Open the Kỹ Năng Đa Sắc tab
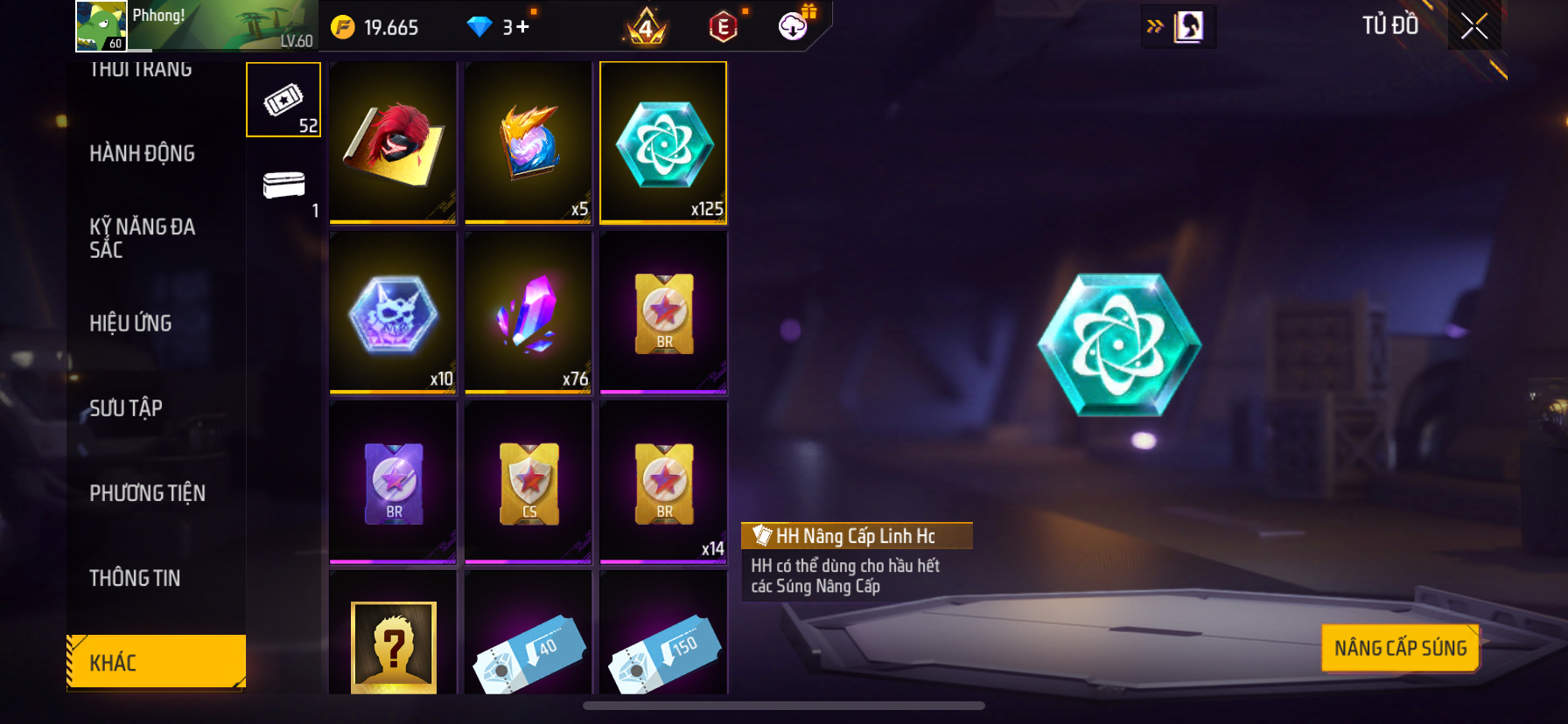This screenshot has width=1568, height=724. pos(142,238)
